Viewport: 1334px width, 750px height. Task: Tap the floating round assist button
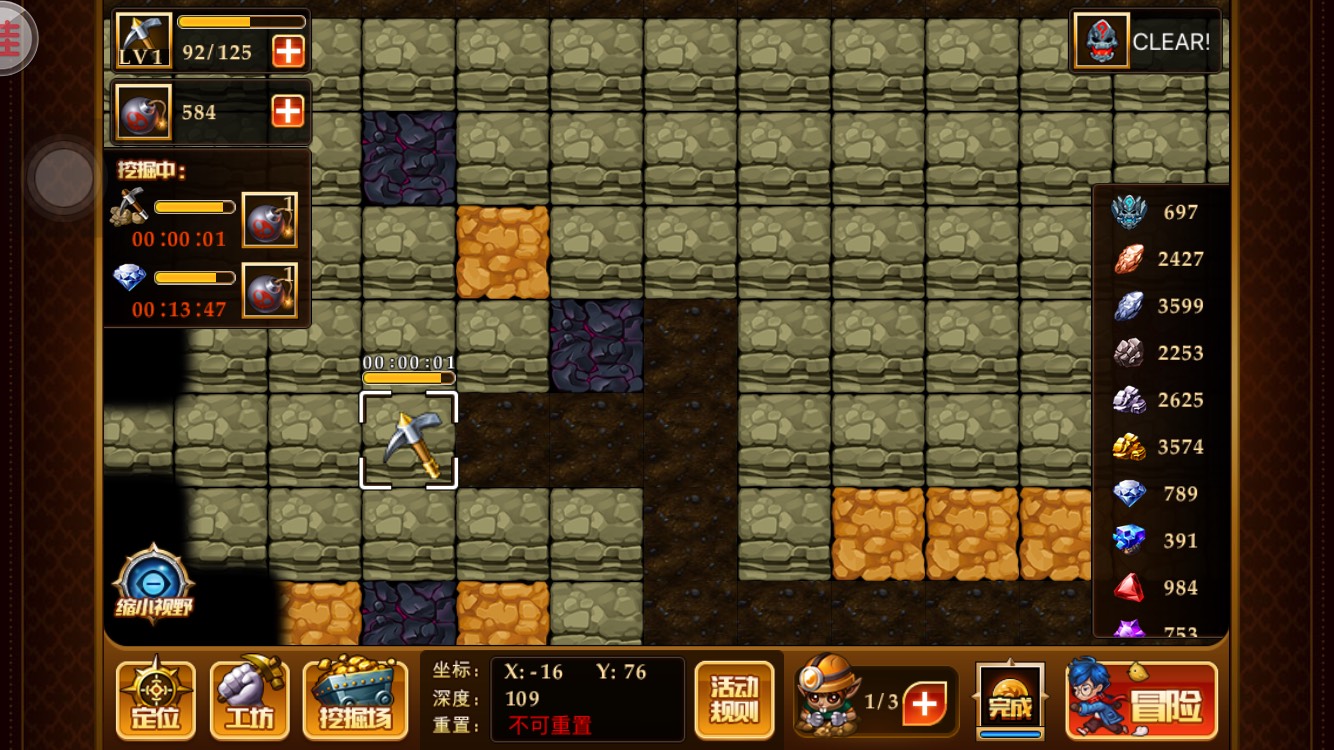click(64, 178)
